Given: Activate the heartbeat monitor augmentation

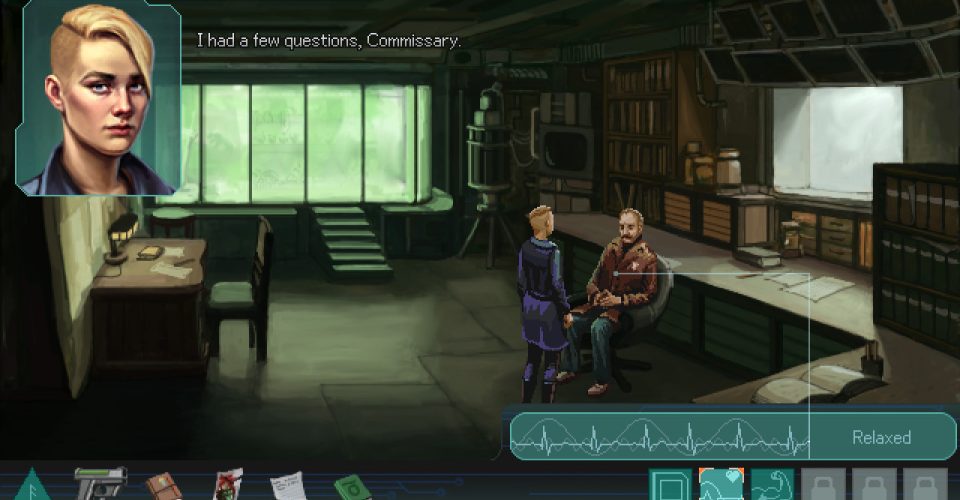Looking at the screenshot, I should 721,485.
